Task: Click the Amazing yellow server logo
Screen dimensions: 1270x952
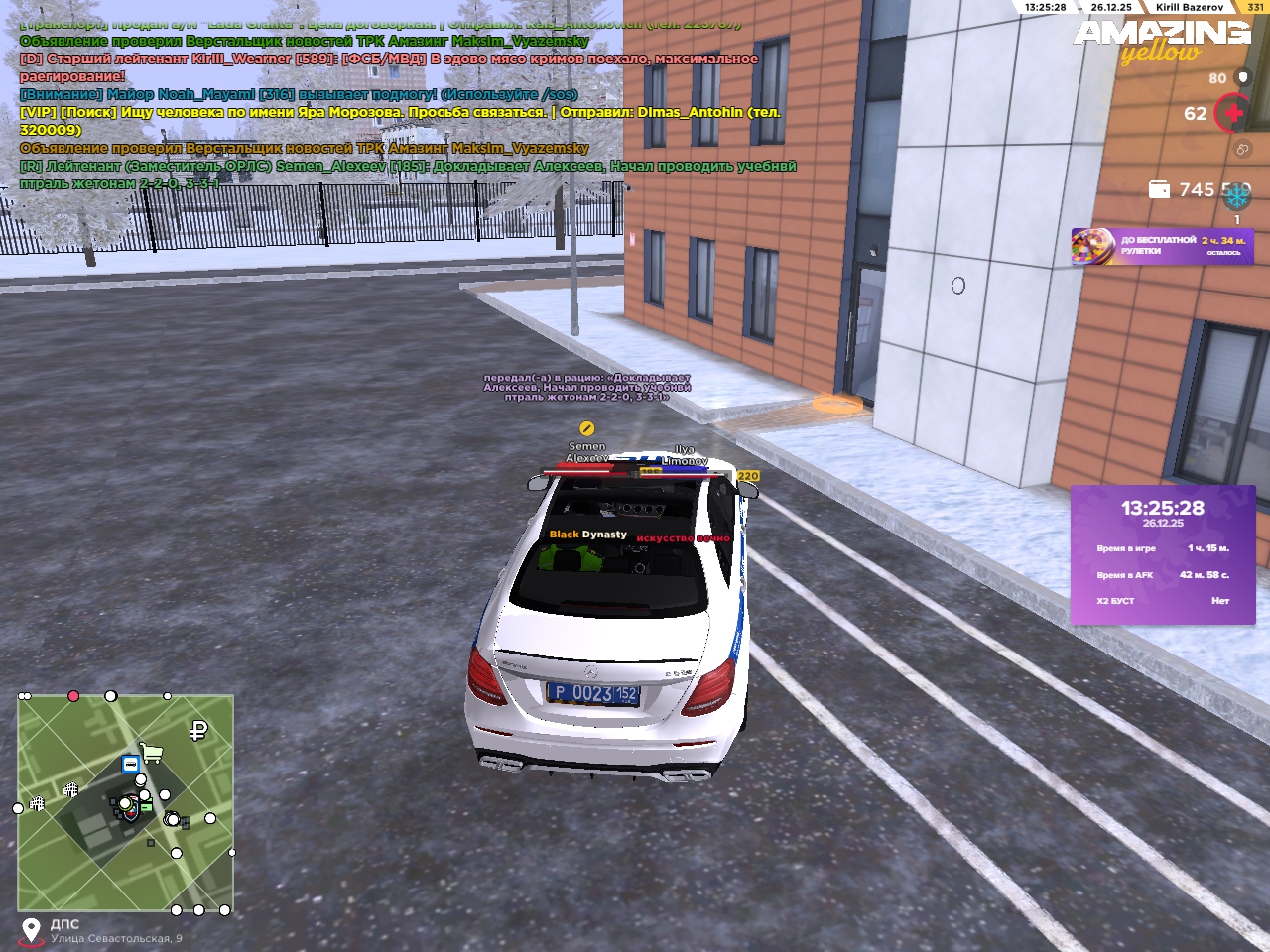Action: (x=1162, y=42)
